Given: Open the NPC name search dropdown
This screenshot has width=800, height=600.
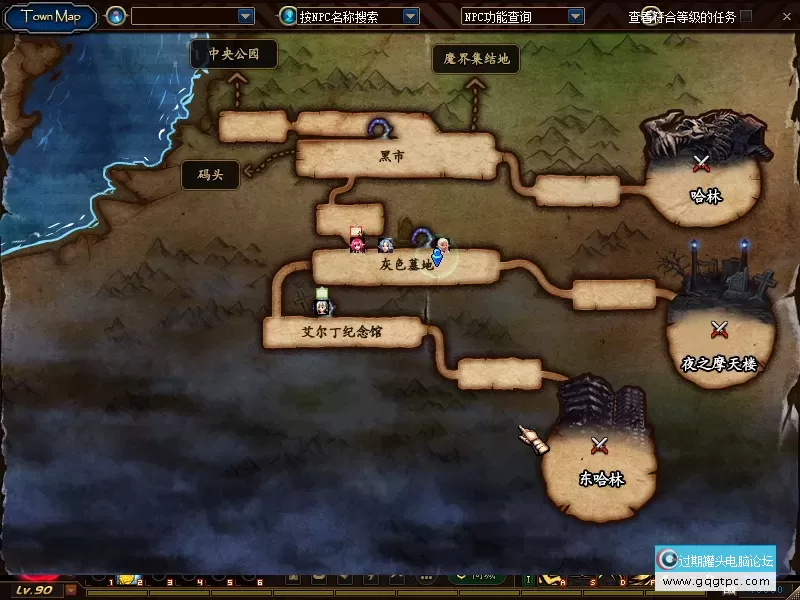Looking at the screenshot, I should pyautogui.click(x=410, y=16).
